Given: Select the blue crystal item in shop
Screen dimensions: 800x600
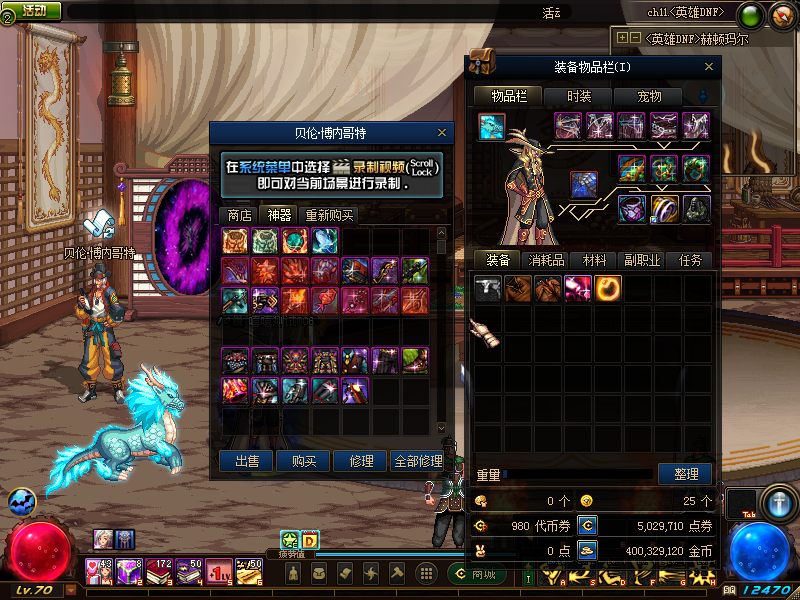Looking at the screenshot, I should [x=324, y=240].
